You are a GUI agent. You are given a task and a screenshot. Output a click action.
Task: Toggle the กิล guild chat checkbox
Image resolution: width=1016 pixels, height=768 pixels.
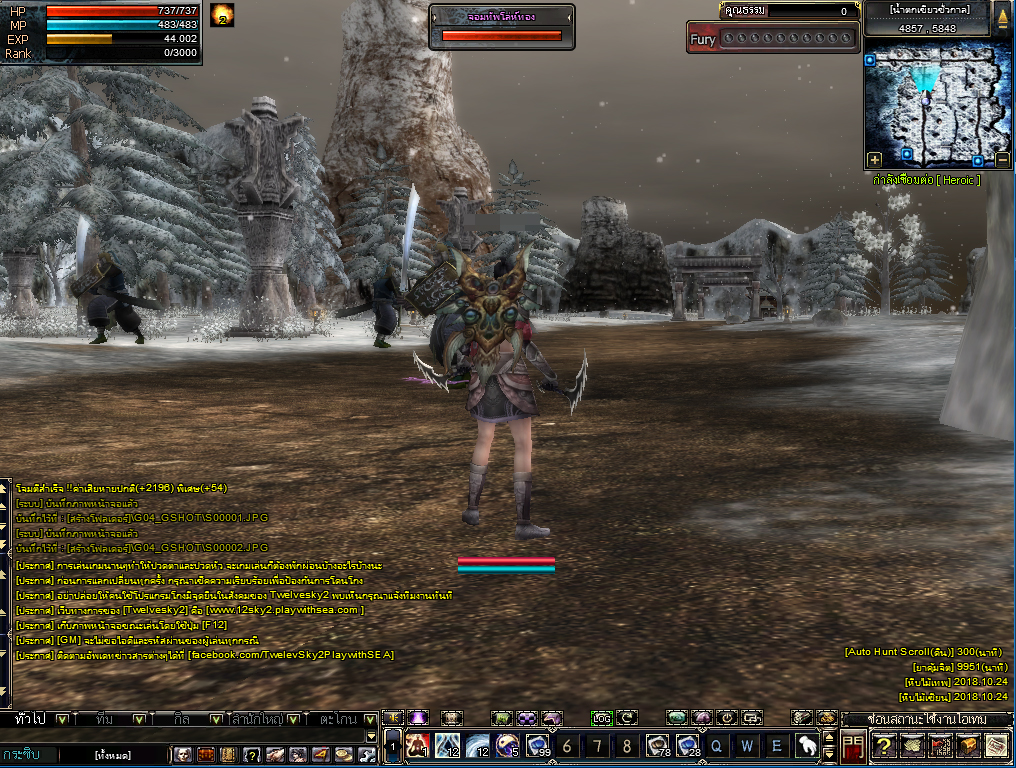(214, 719)
